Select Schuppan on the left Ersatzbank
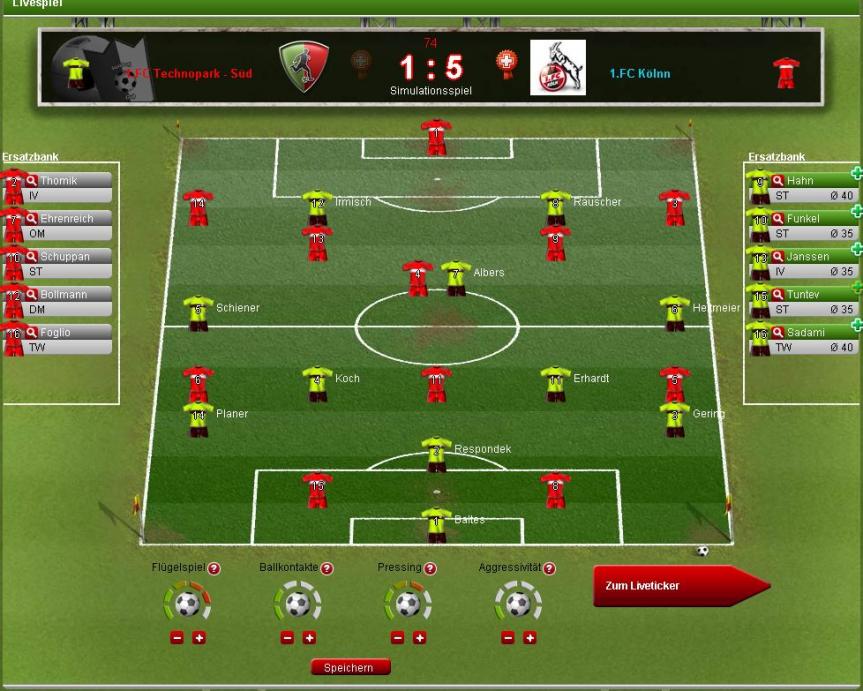The height and width of the screenshot is (691, 863). [65, 257]
